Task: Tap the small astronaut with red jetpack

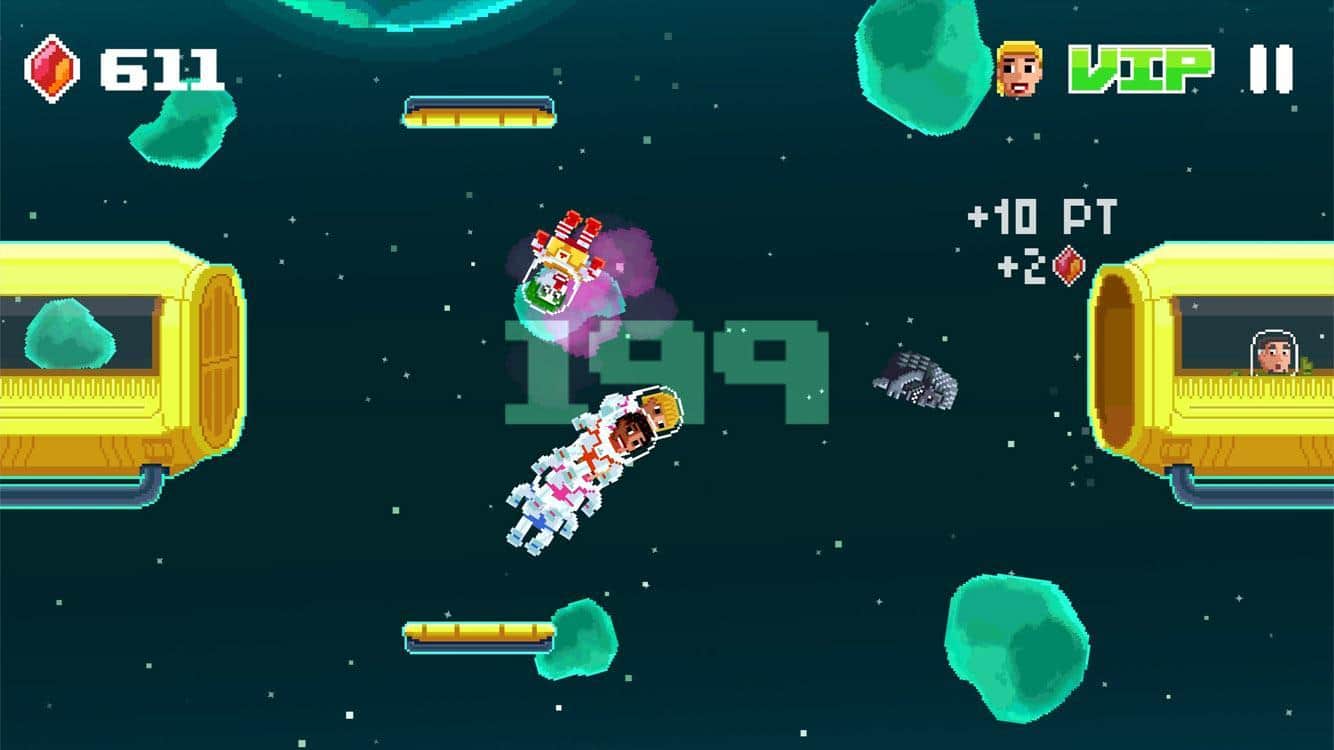Action: click(x=560, y=260)
